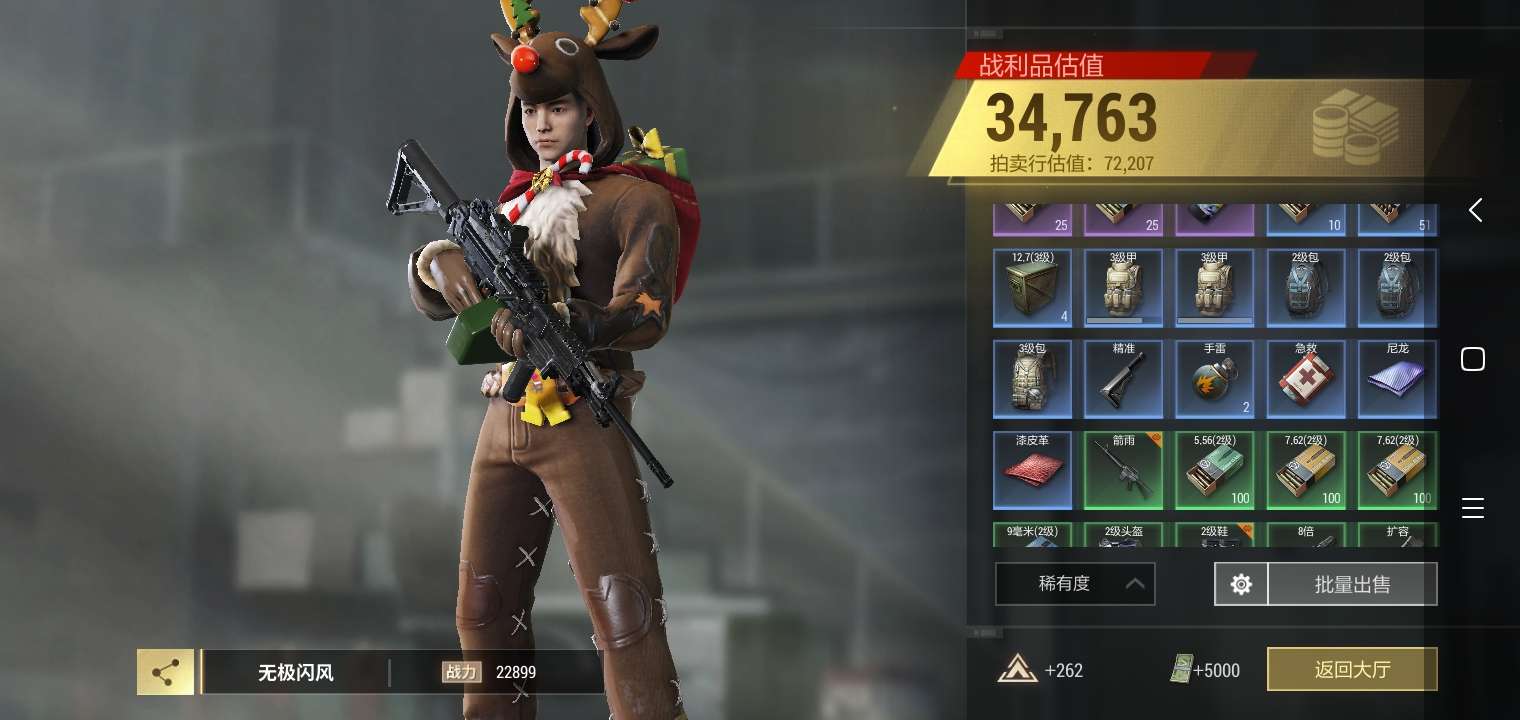
Task: Return to lobby with 返回大厅 button
Action: click(1352, 669)
